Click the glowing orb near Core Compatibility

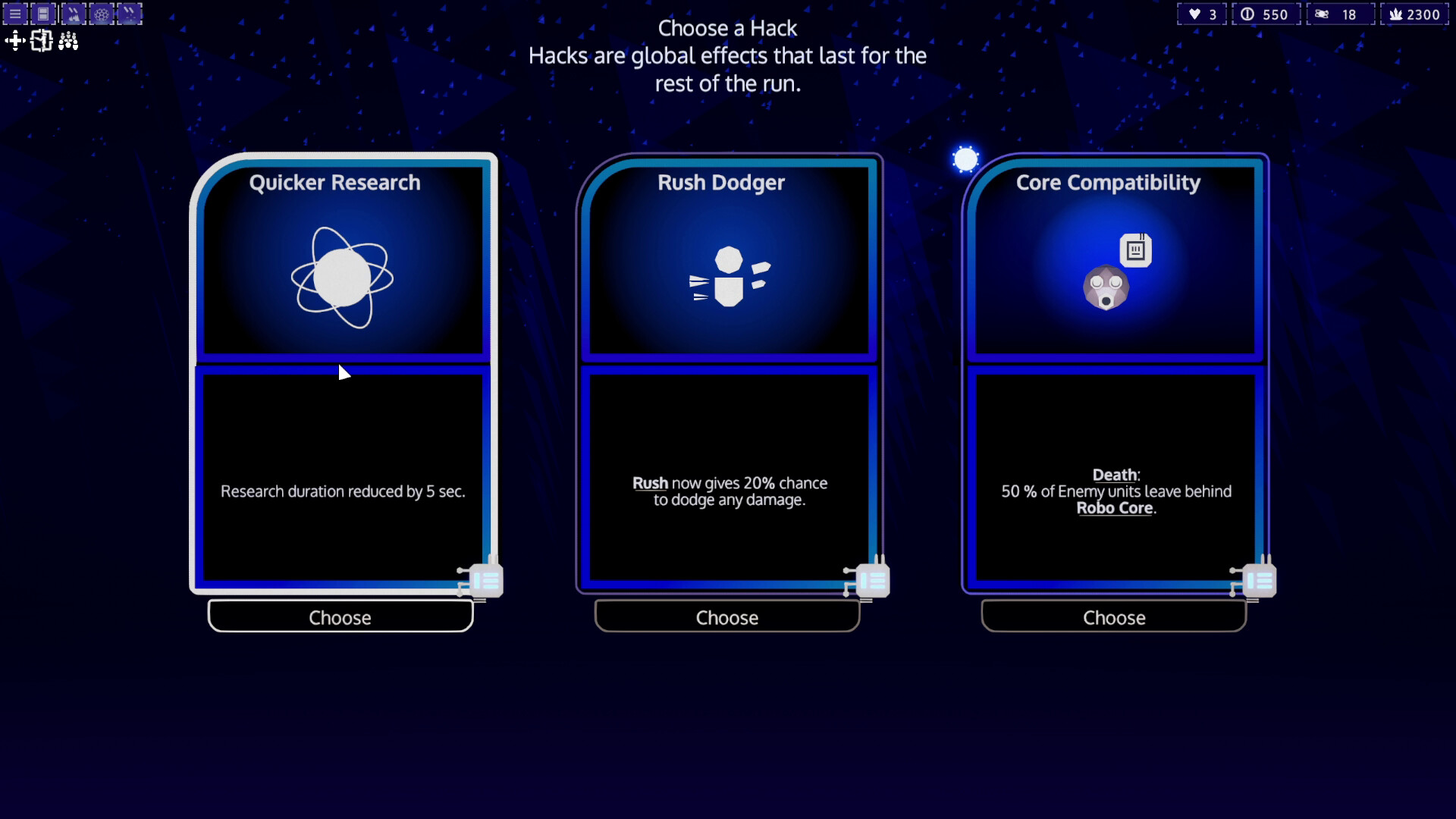click(965, 158)
